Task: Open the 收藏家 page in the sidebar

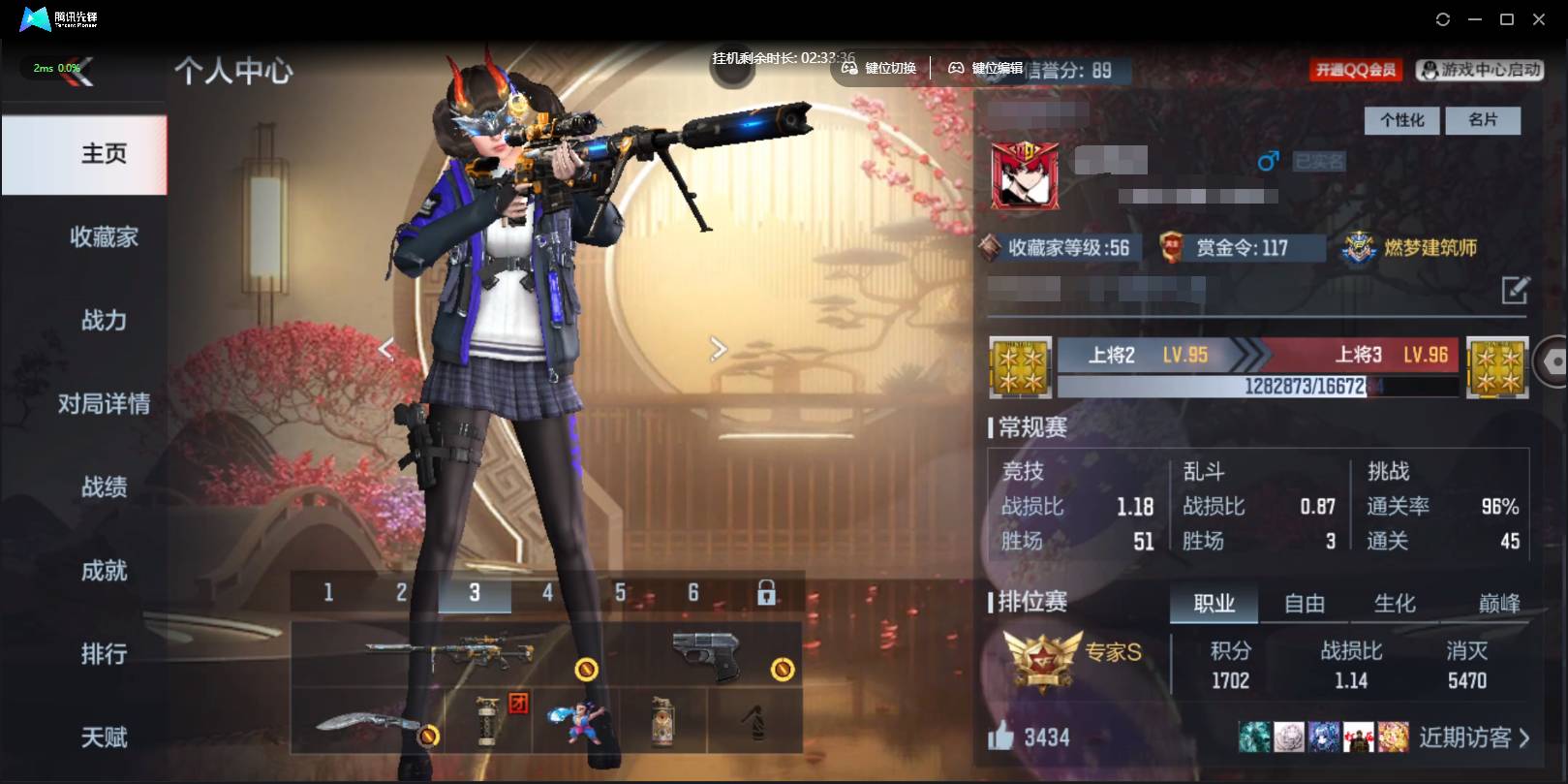Action: tap(104, 237)
